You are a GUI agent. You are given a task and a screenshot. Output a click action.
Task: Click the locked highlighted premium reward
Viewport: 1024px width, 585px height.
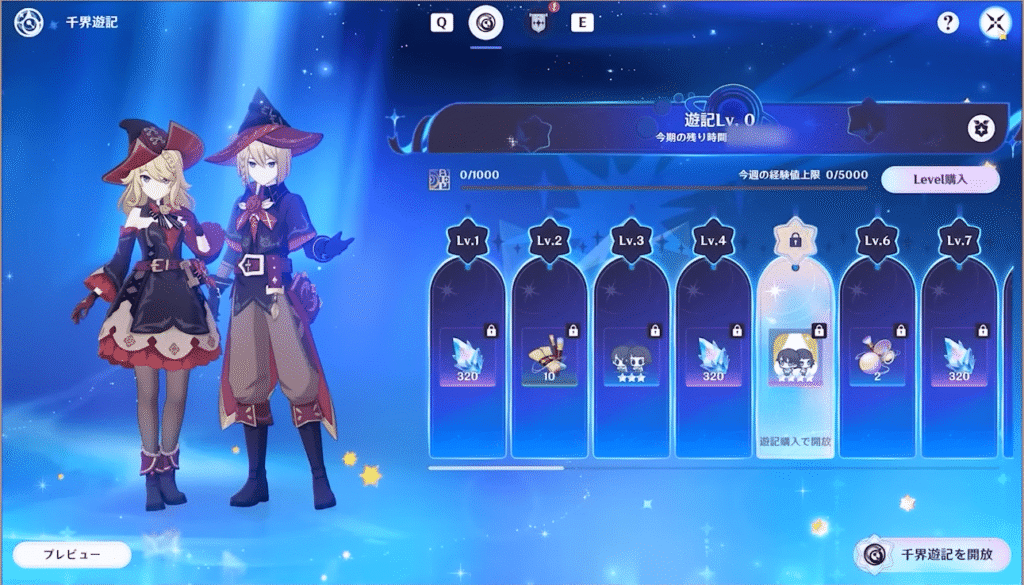click(x=796, y=356)
